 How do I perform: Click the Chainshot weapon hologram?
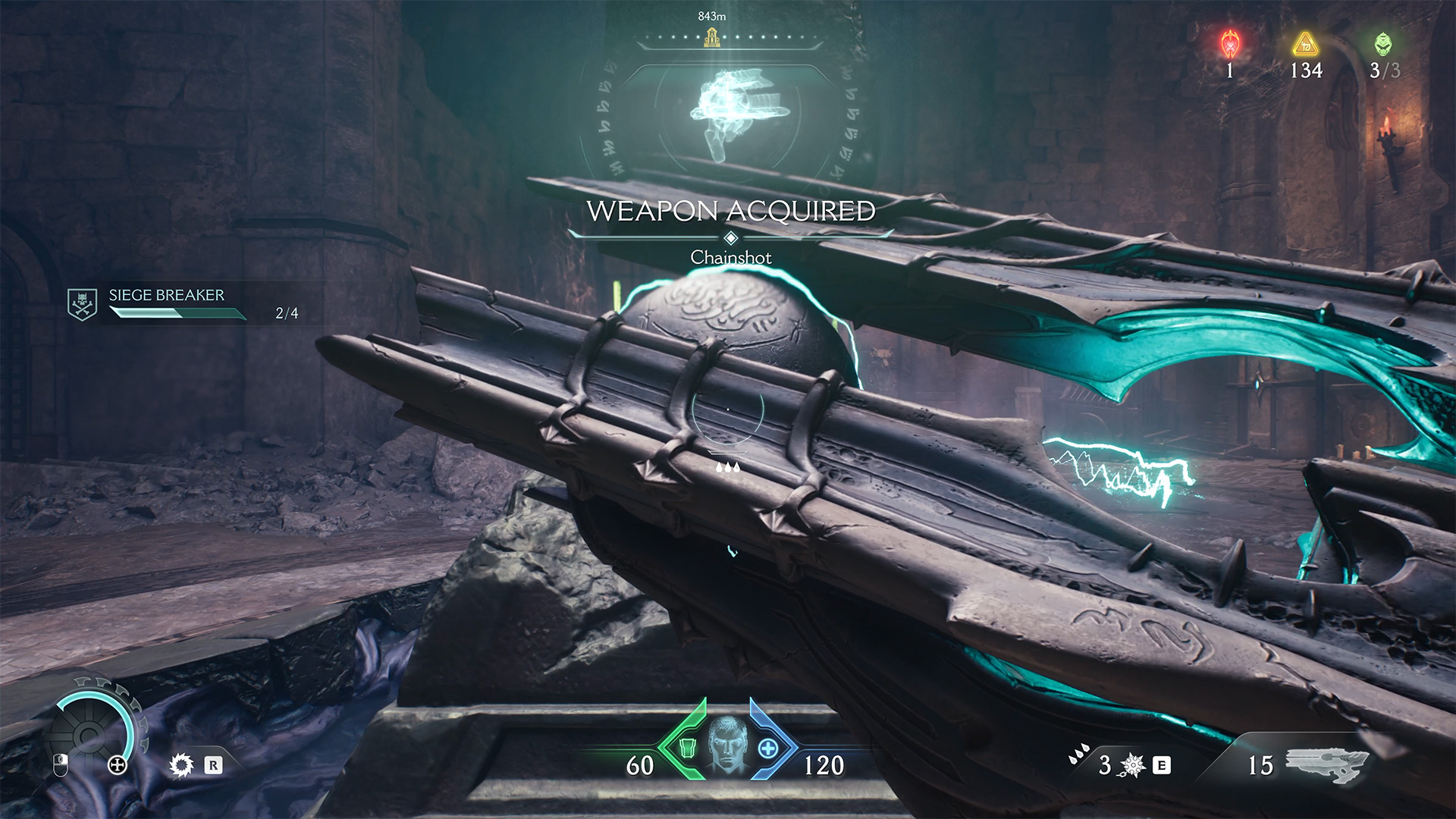click(x=739, y=110)
